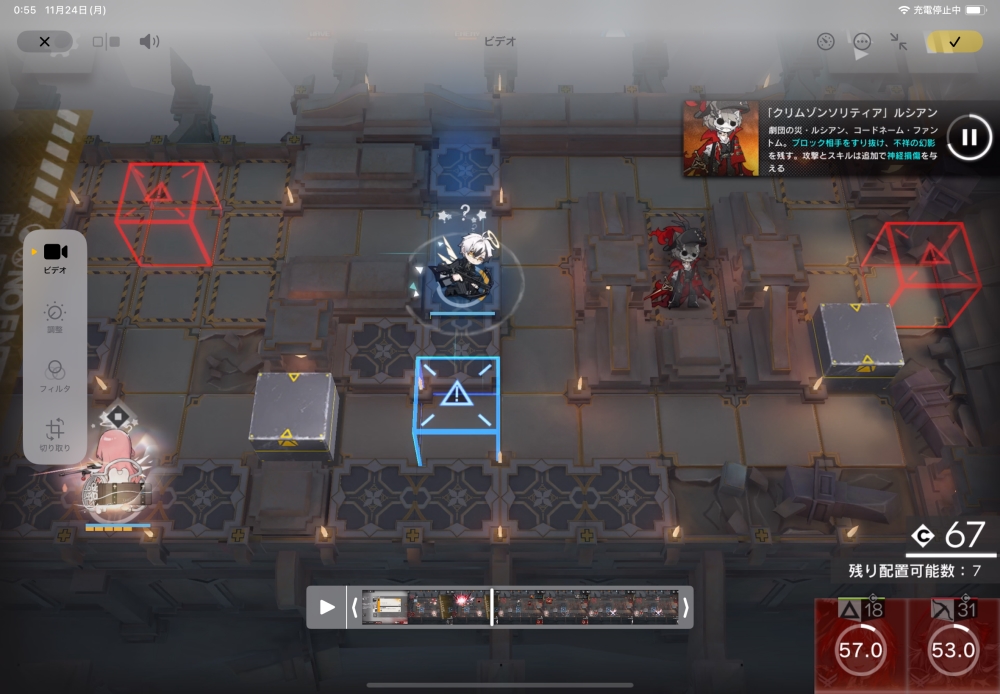Click the video timeline frame strip

coord(520,607)
